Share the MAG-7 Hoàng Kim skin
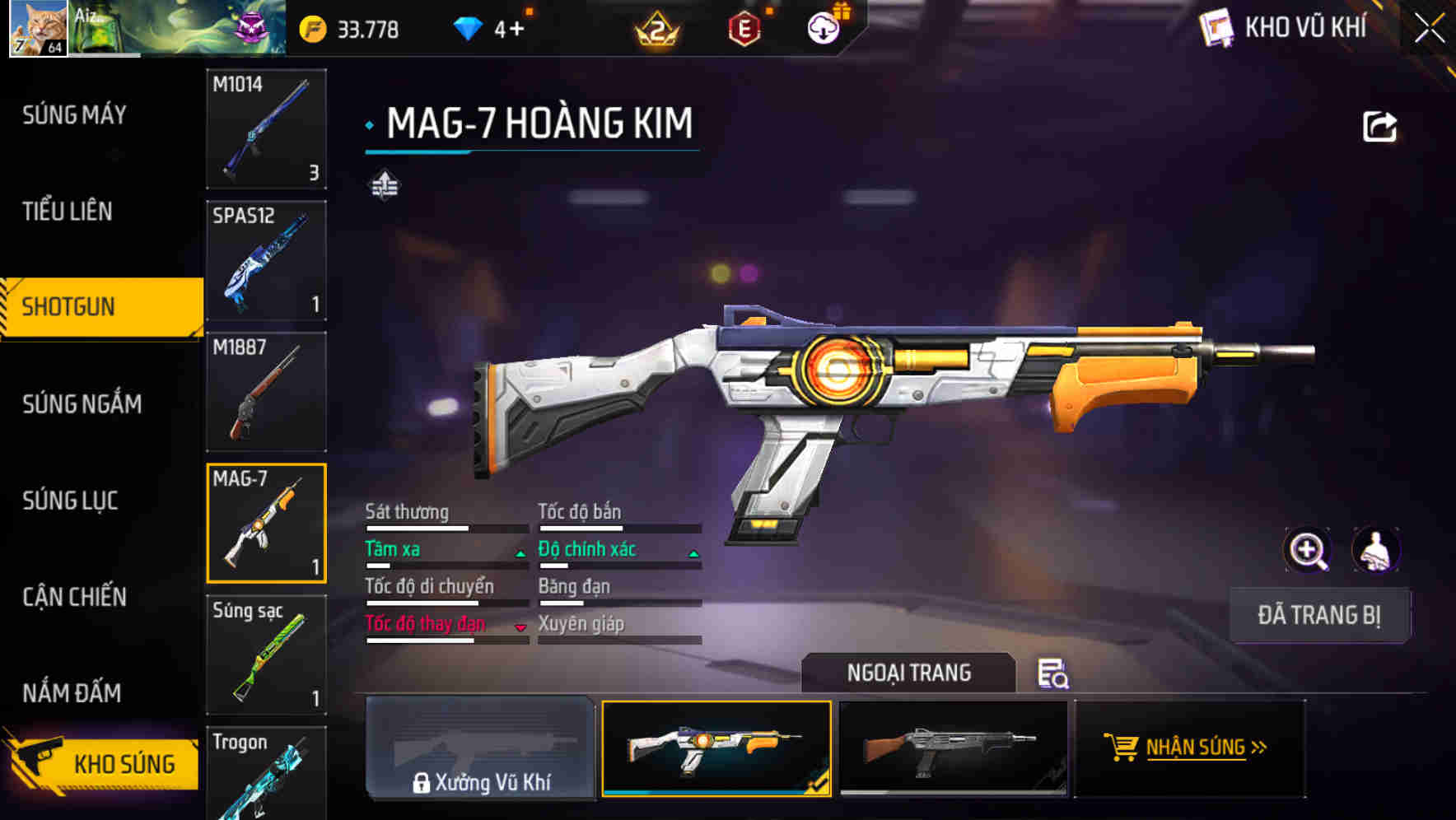 (x=1379, y=127)
